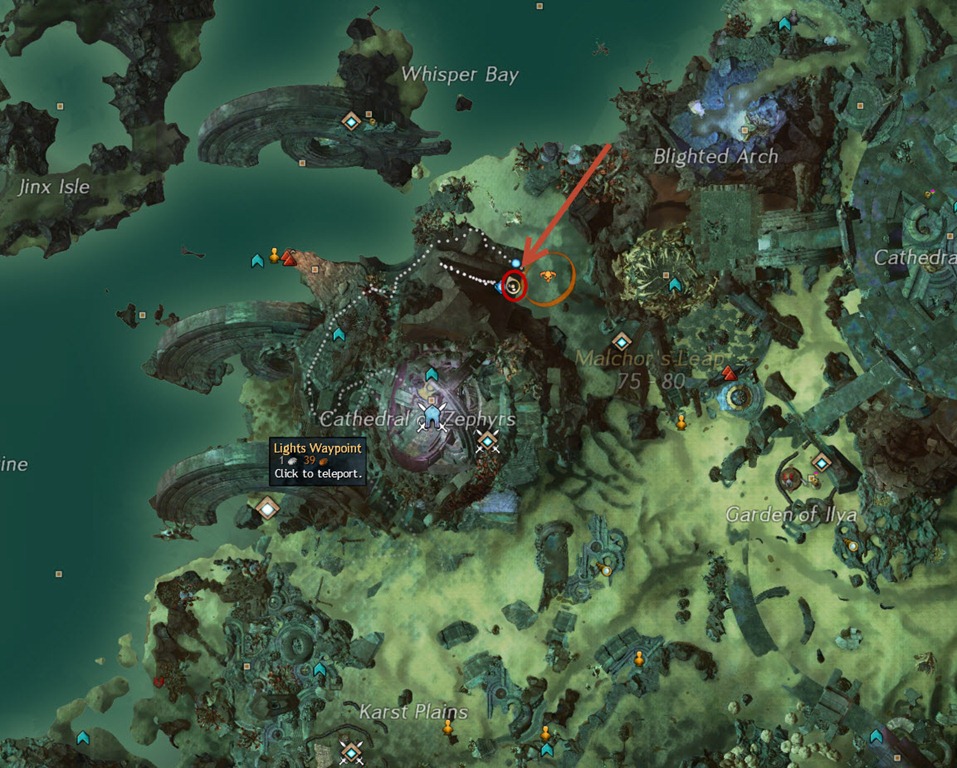Screen dimensions: 957x768
Task: Click the map marker circled in red
Action: coord(514,285)
